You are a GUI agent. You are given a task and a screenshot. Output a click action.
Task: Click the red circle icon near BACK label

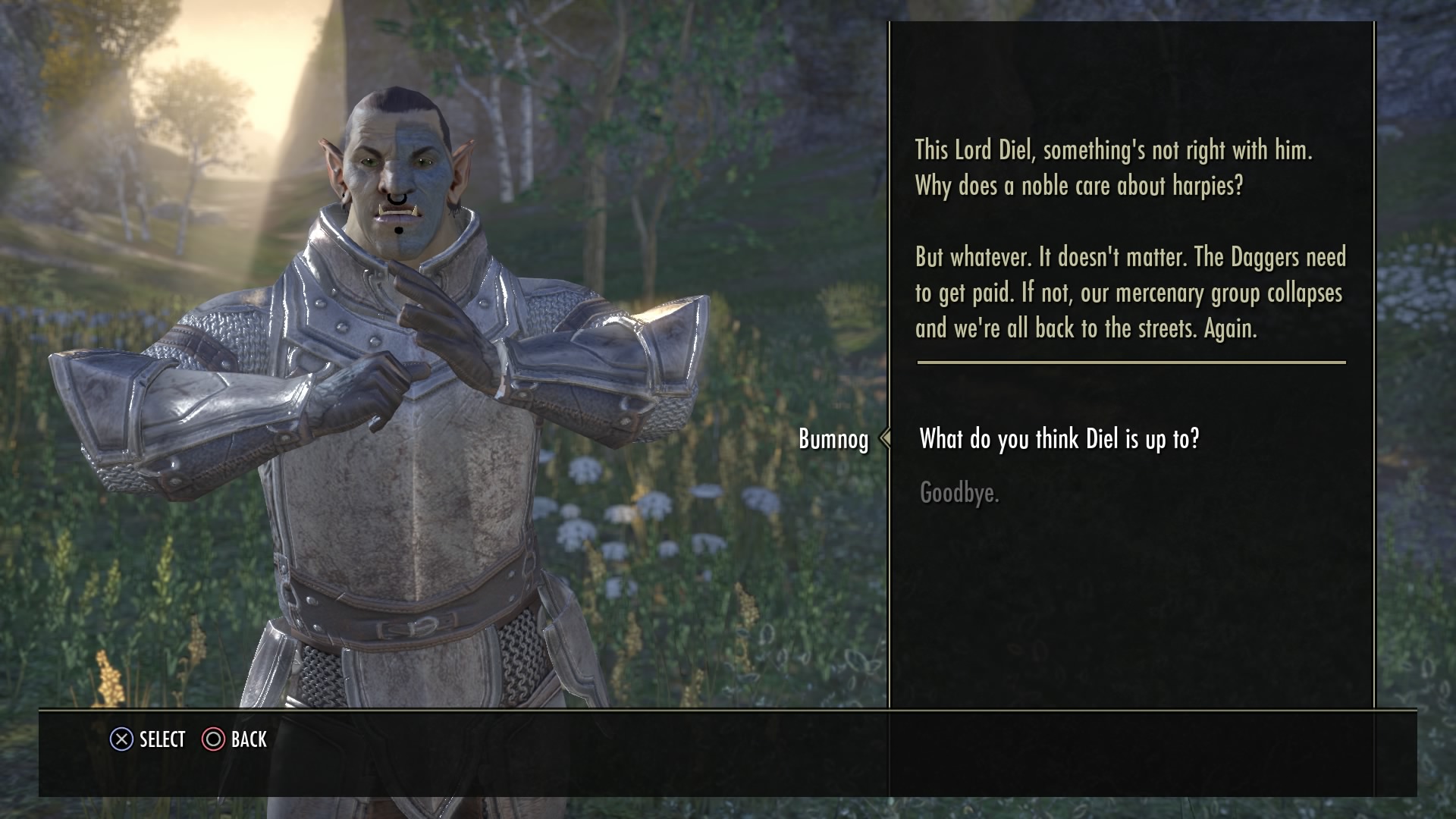(213, 739)
